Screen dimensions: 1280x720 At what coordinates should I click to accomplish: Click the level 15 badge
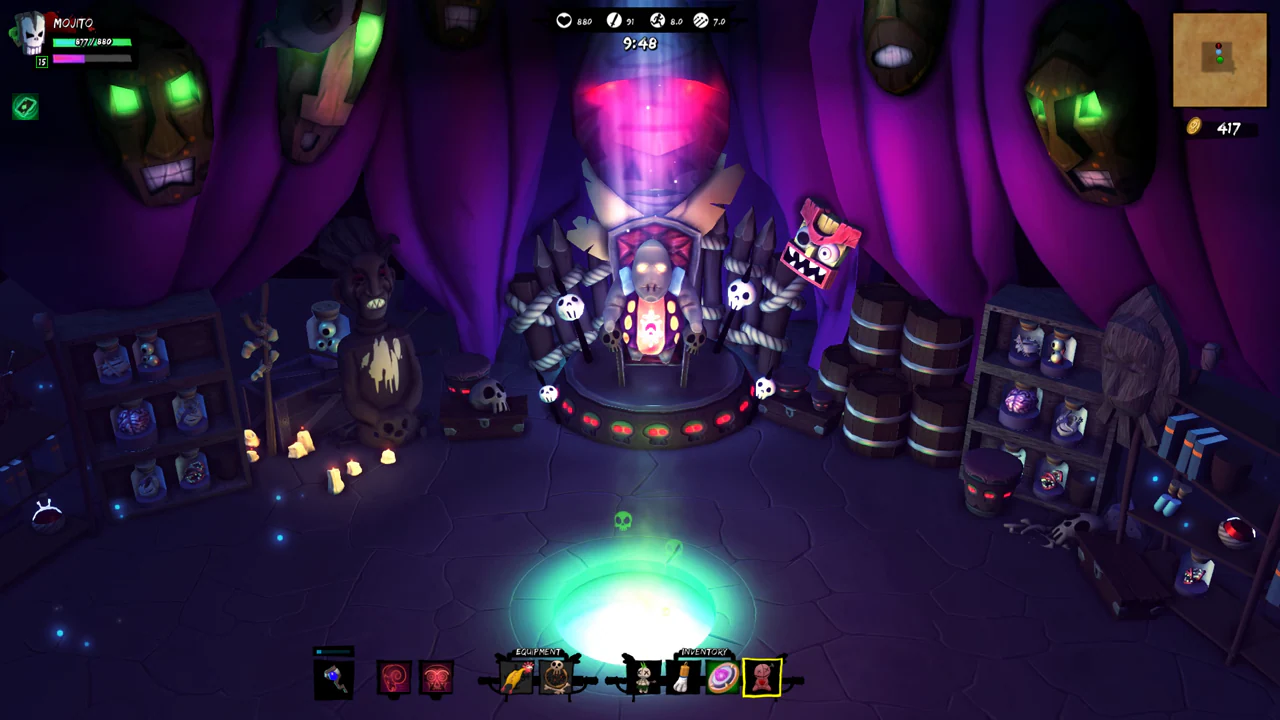(x=41, y=61)
